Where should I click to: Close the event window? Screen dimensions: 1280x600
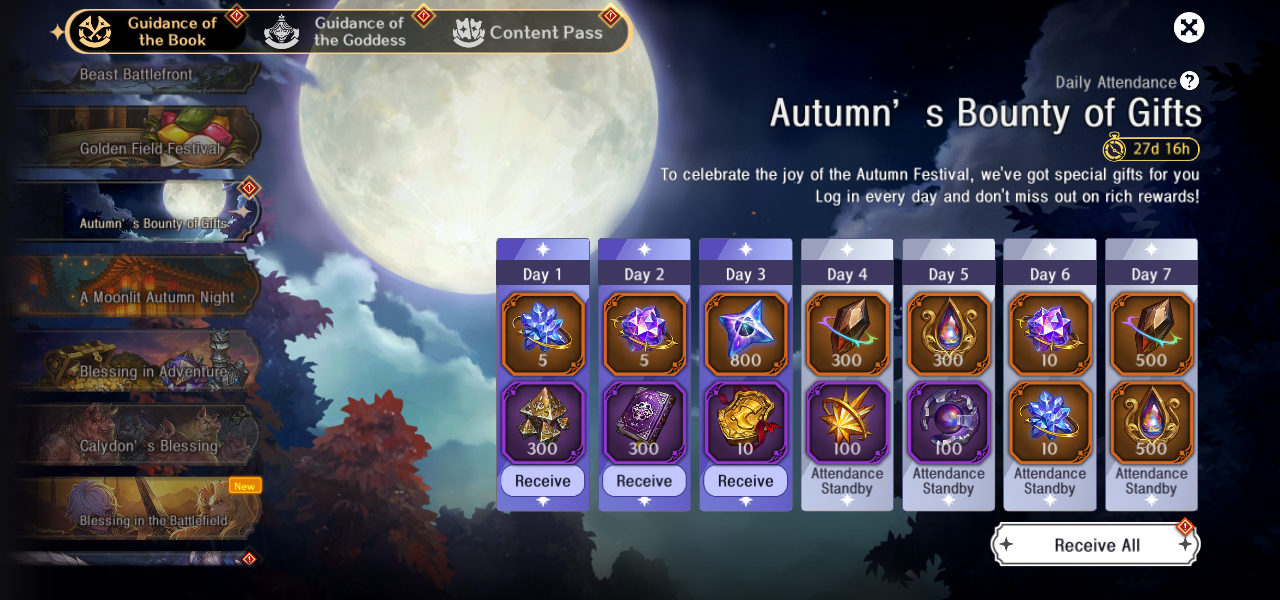(x=1189, y=28)
